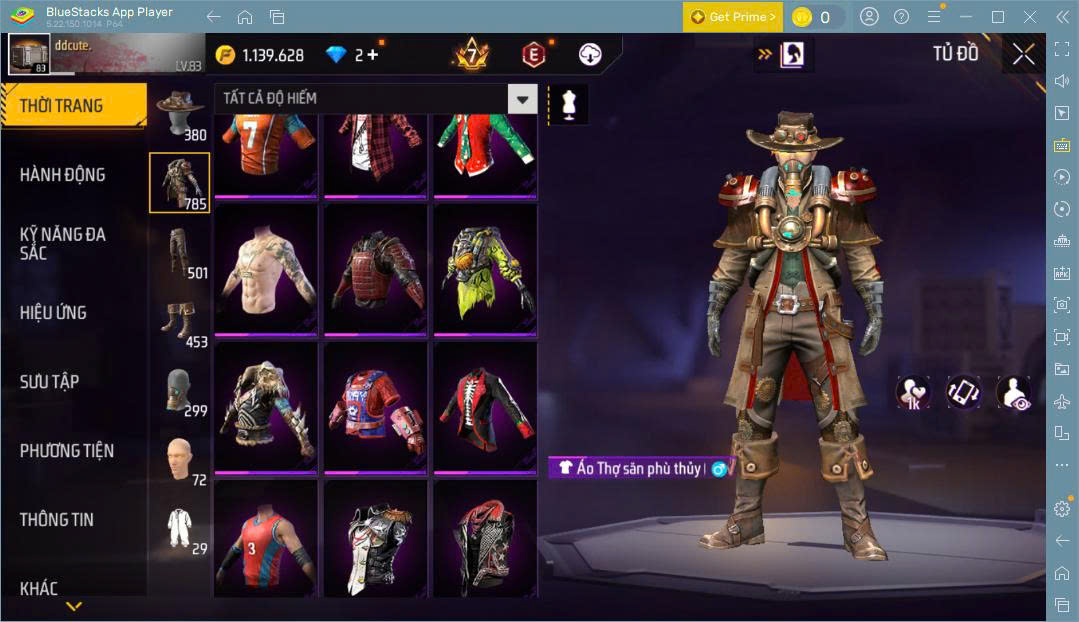Select the KỸ NĂNG ĐA SẮC tab
Viewport: 1079px width, 622px height.
(62, 243)
